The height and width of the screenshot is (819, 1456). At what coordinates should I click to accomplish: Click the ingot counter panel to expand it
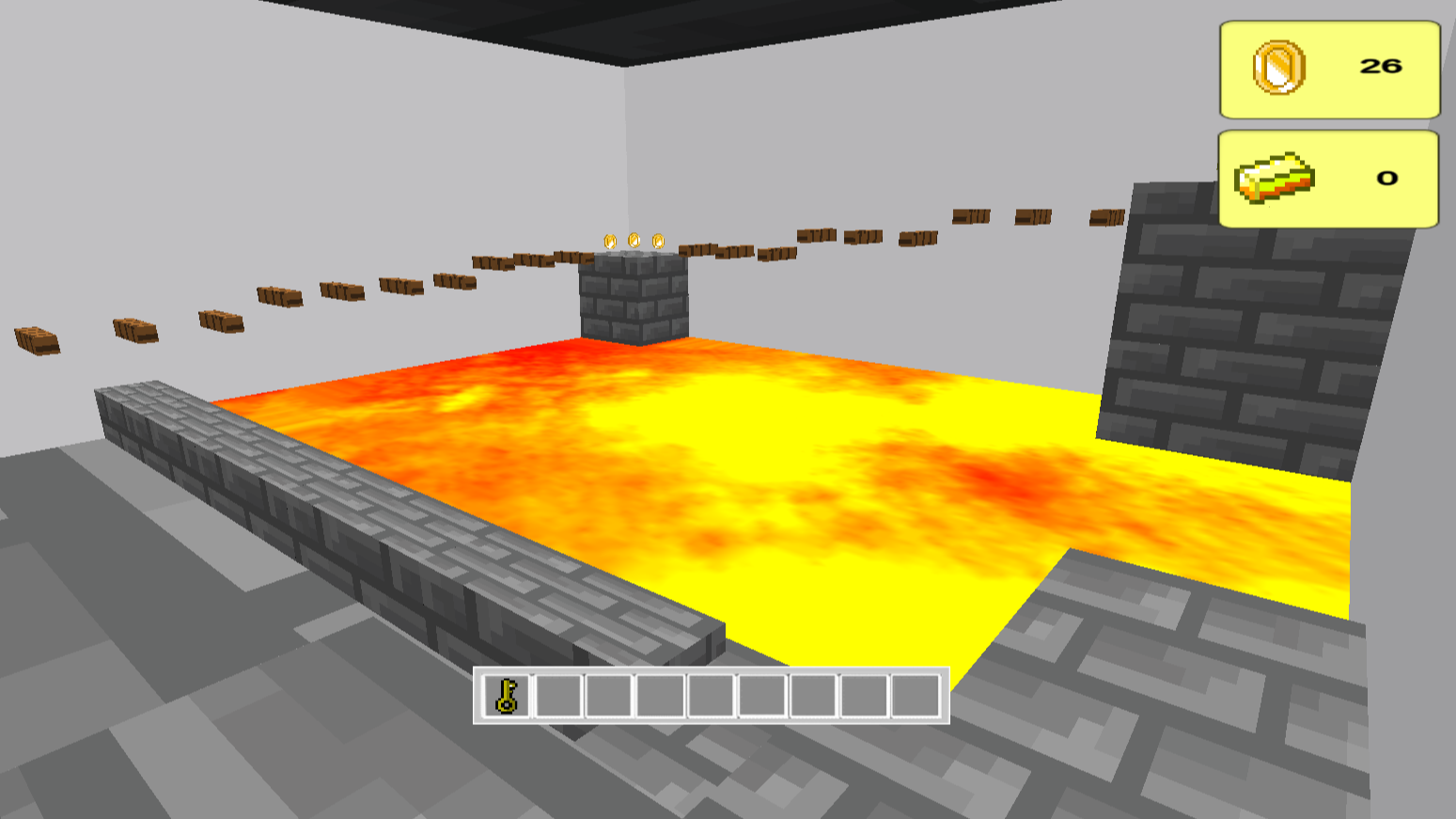[x=1328, y=179]
